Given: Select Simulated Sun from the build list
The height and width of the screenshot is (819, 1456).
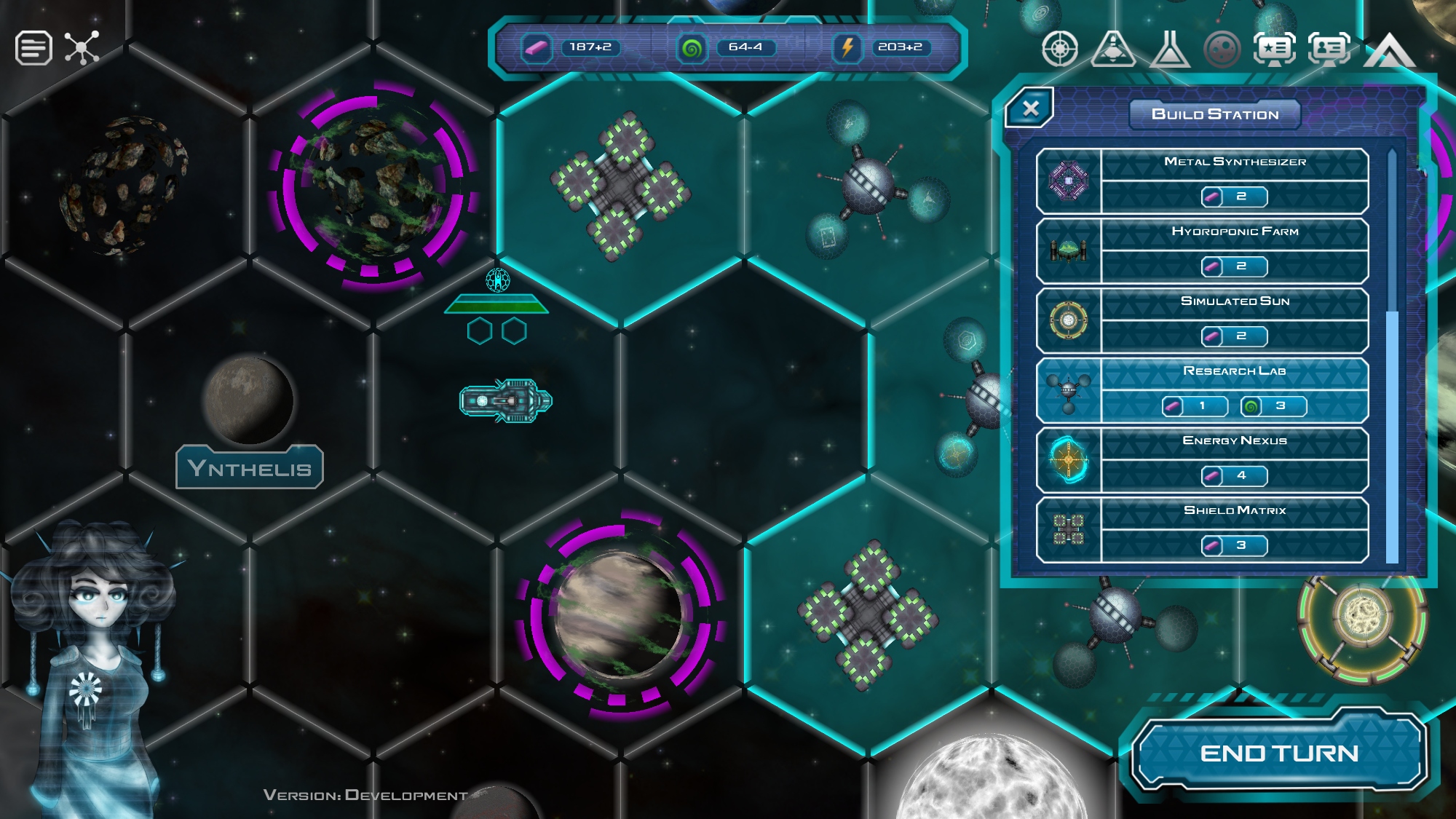Looking at the screenshot, I should click(x=1202, y=320).
